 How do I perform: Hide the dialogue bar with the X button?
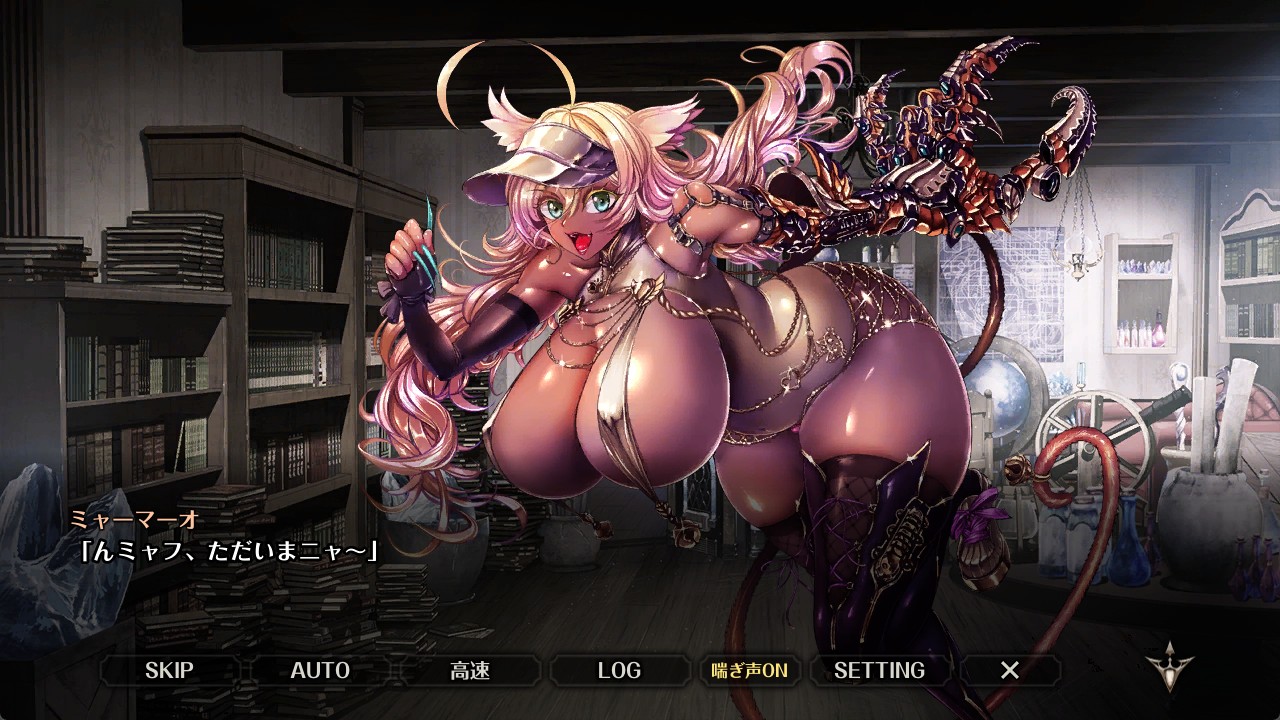pyautogui.click(x=1010, y=670)
